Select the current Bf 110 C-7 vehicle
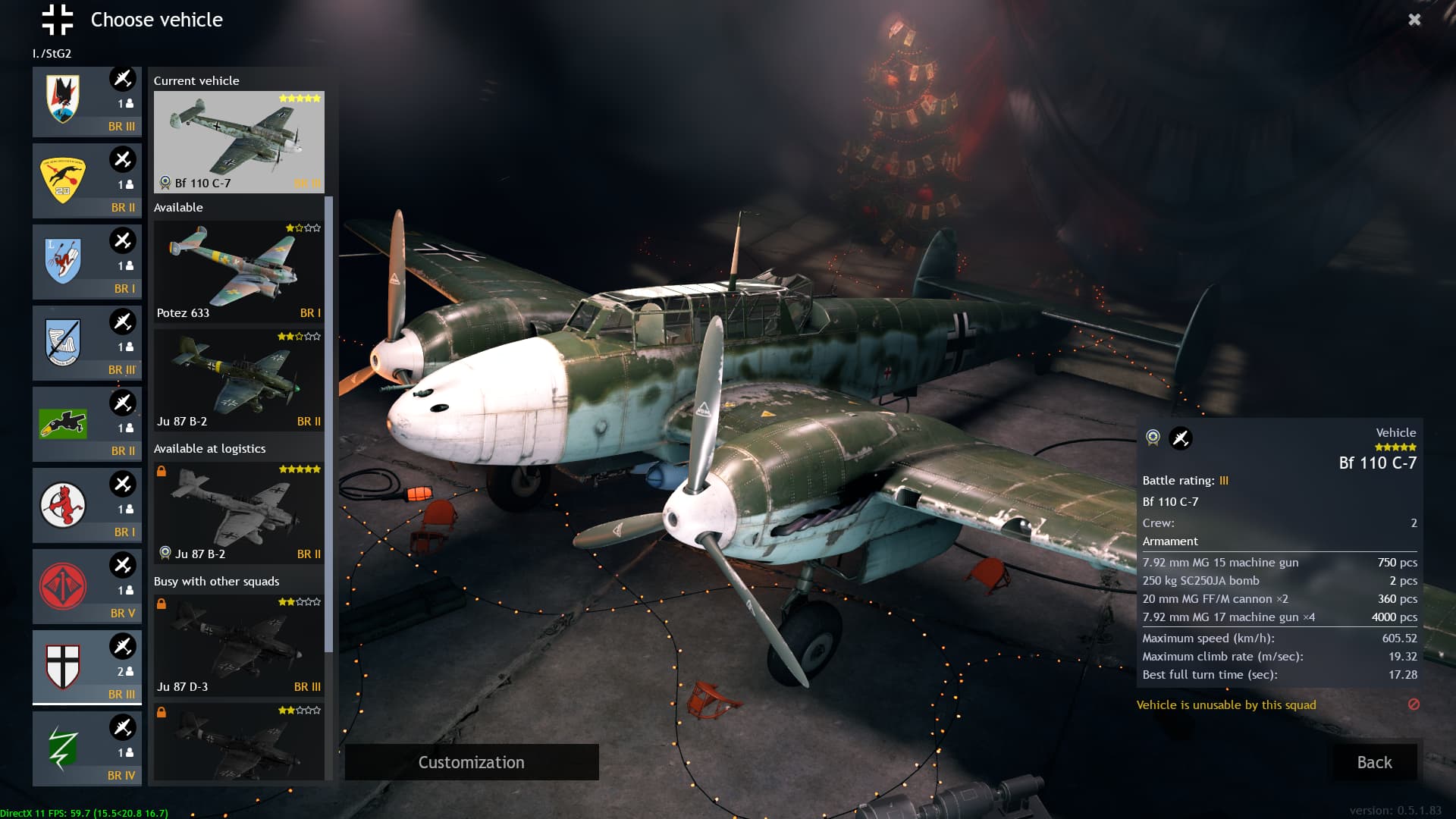 [x=239, y=142]
